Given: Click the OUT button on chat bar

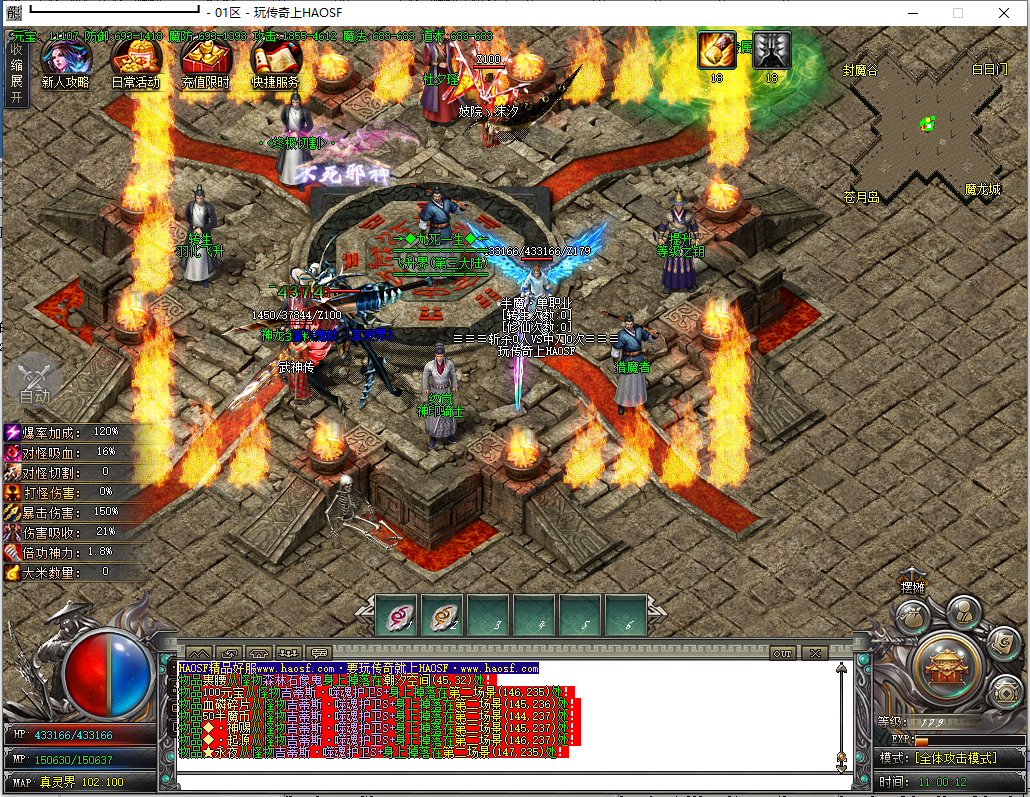Looking at the screenshot, I should tap(783, 653).
